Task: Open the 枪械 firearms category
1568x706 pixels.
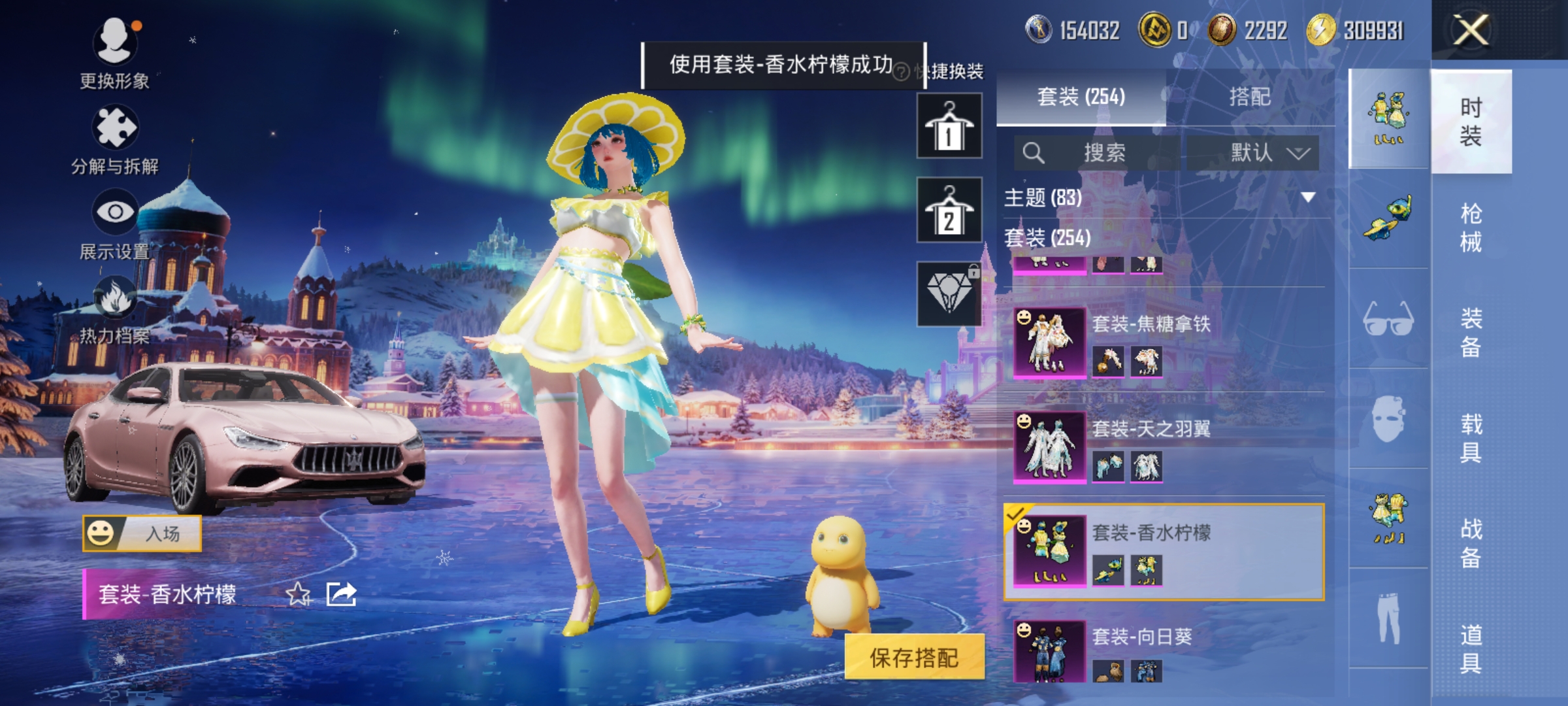Action: tap(1471, 227)
